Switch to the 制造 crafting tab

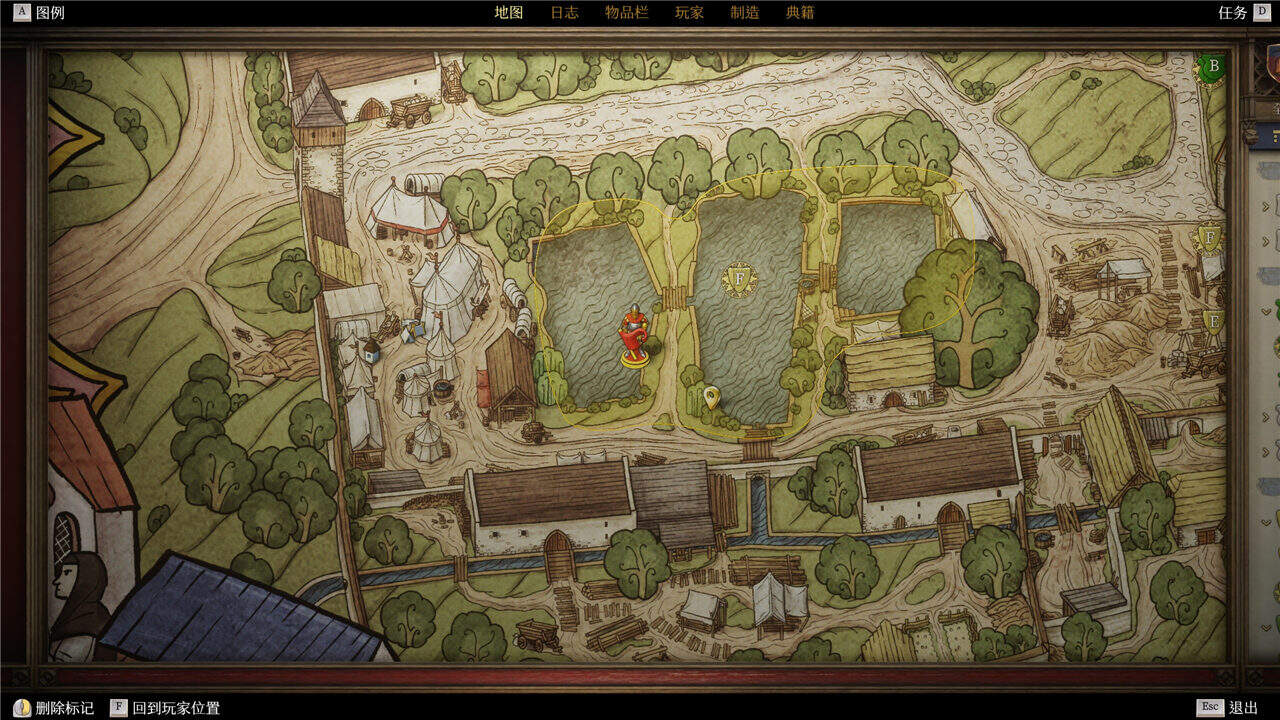[x=744, y=13]
